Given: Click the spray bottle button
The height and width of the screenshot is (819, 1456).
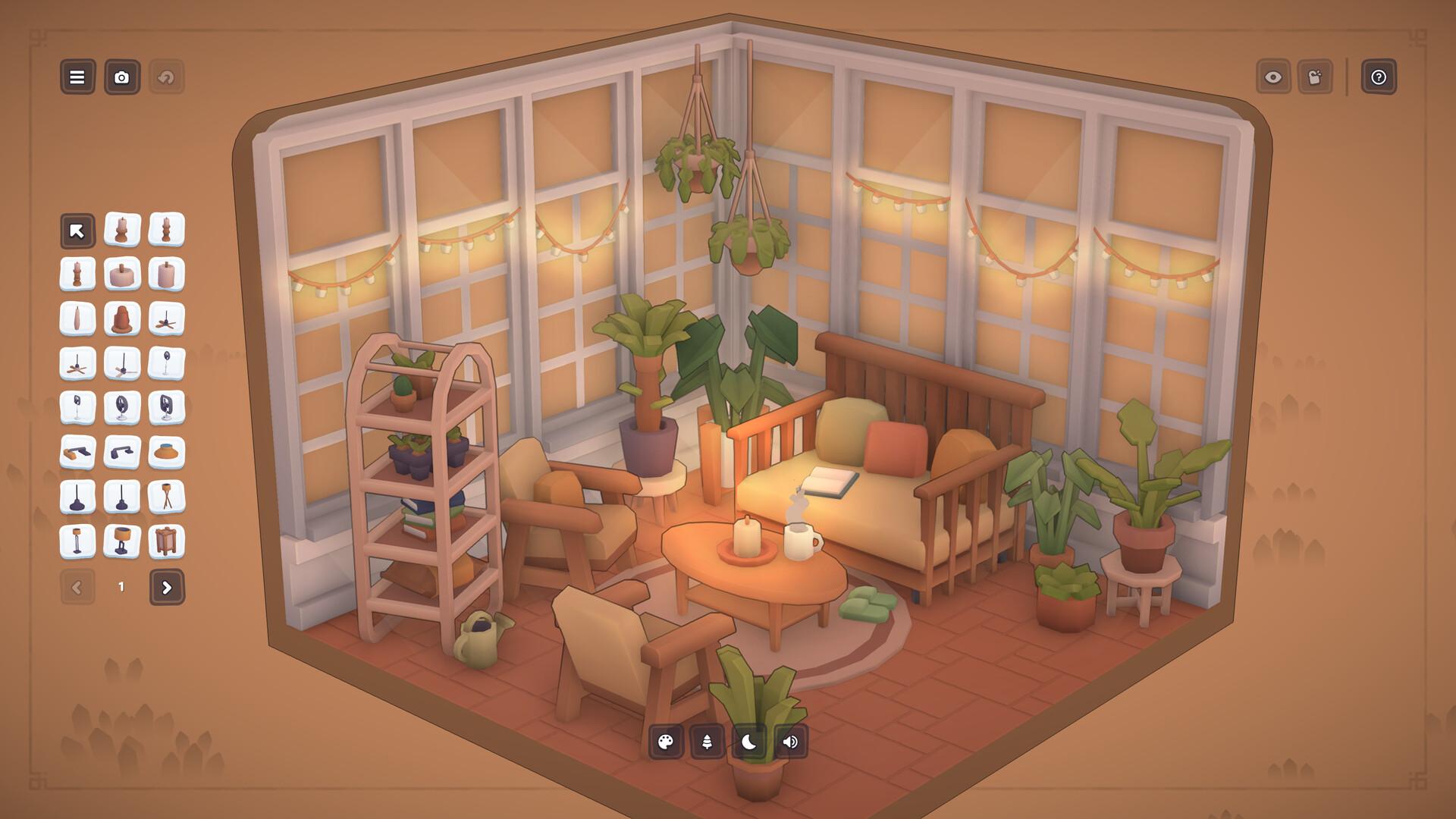Looking at the screenshot, I should [1315, 77].
